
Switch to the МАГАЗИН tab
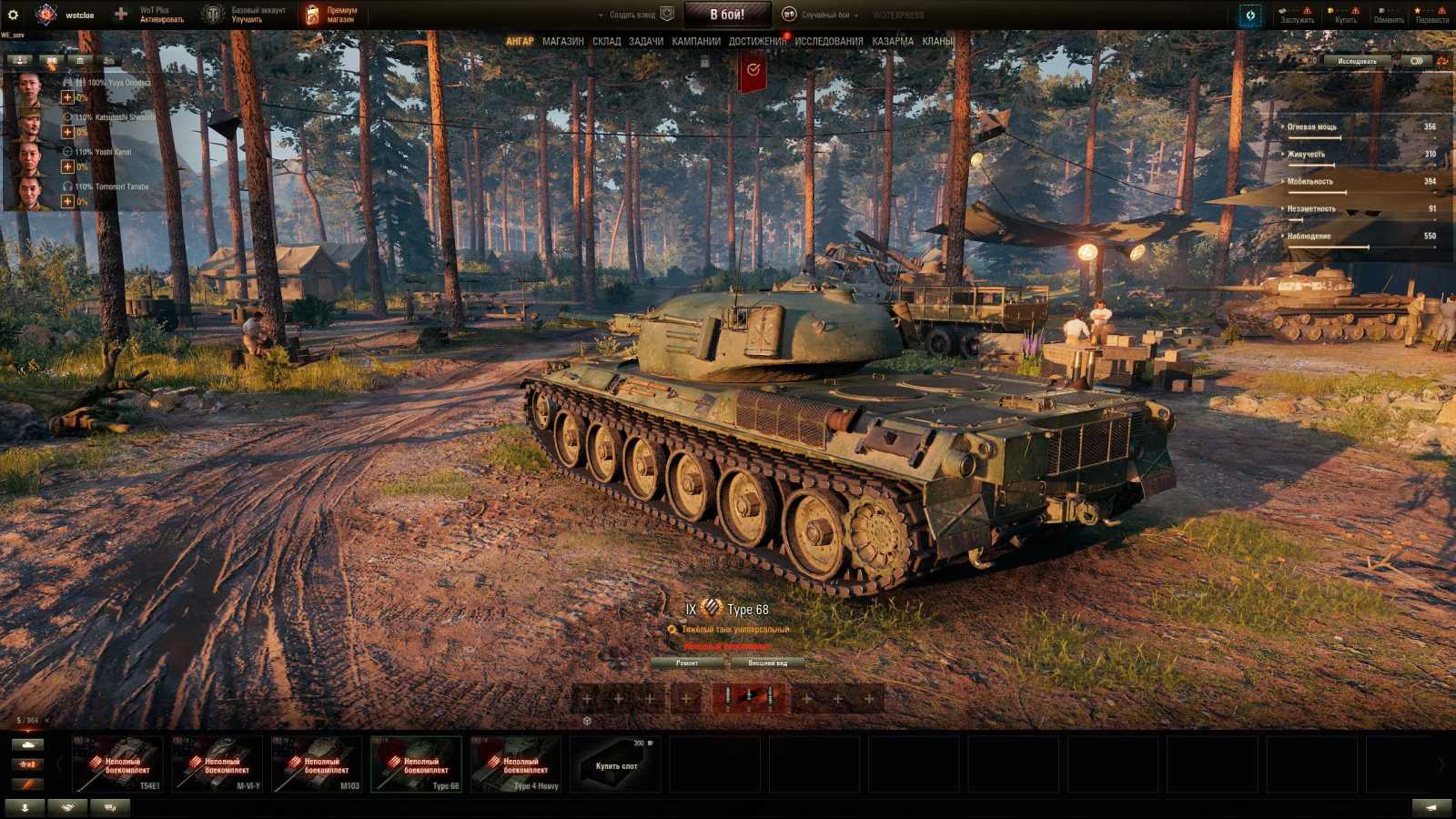coord(562,41)
